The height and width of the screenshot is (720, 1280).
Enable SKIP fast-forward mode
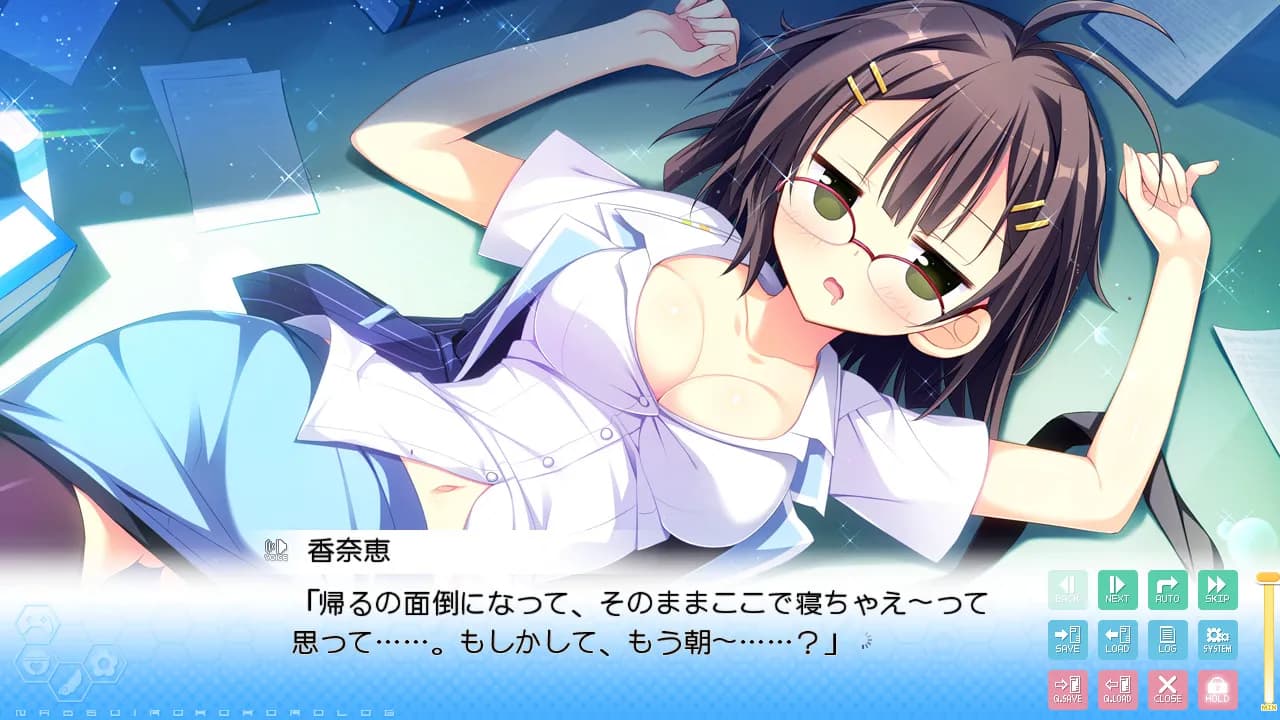click(x=1218, y=589)
